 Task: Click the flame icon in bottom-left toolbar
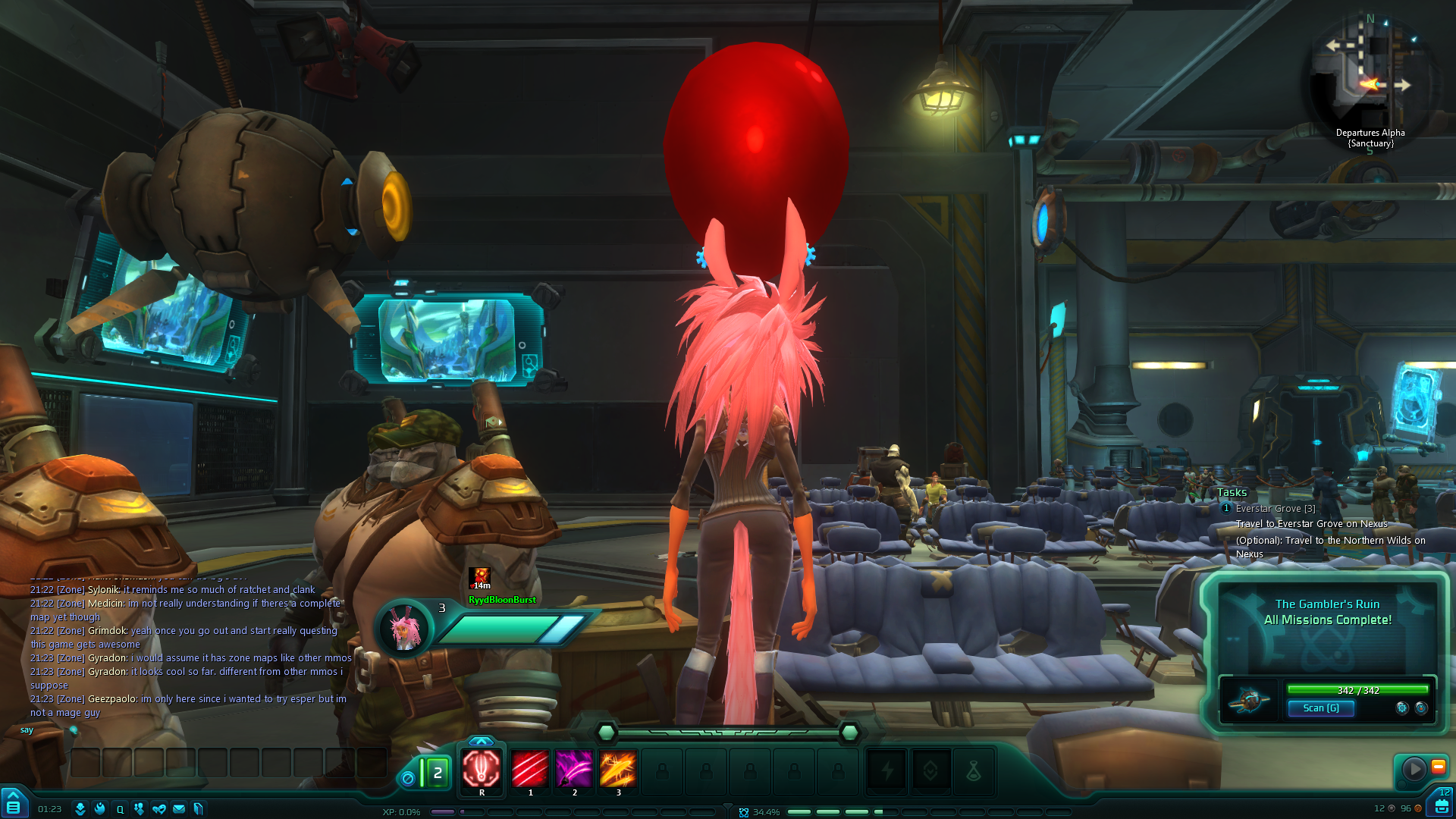pyautogui.click(x=99, y=809)
